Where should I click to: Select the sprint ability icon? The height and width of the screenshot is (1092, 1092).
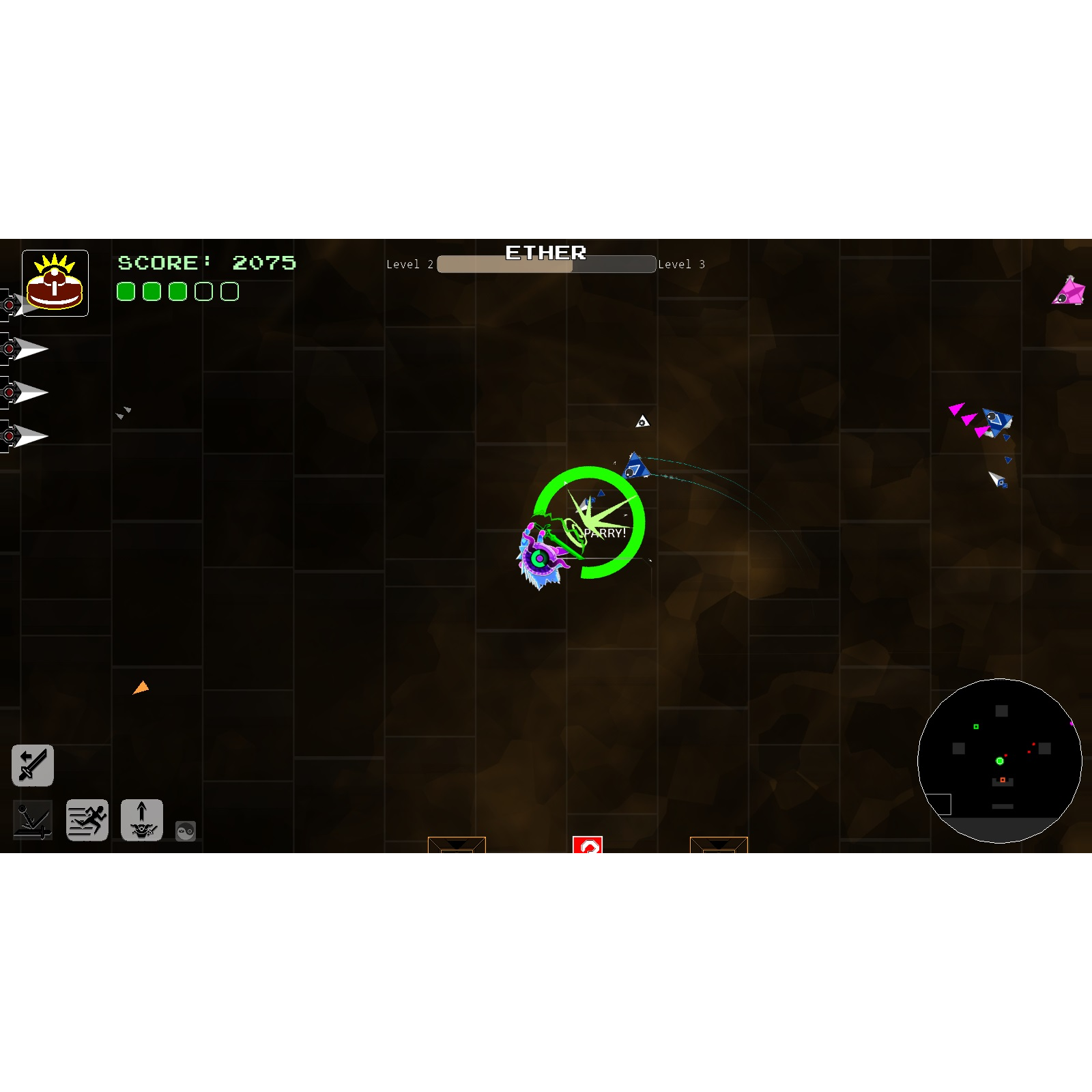coord(87,820)
